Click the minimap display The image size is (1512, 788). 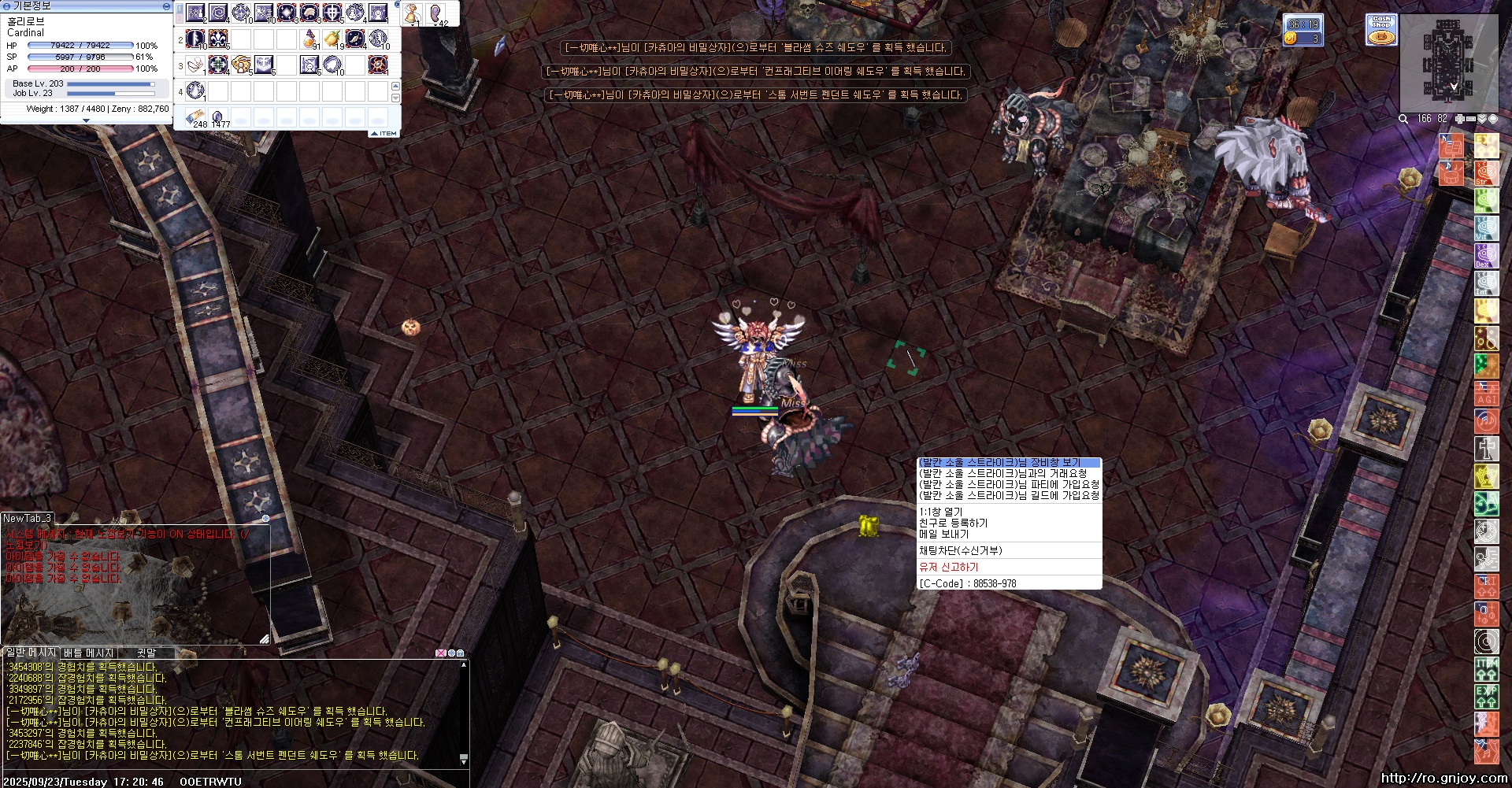point(1447,63)
